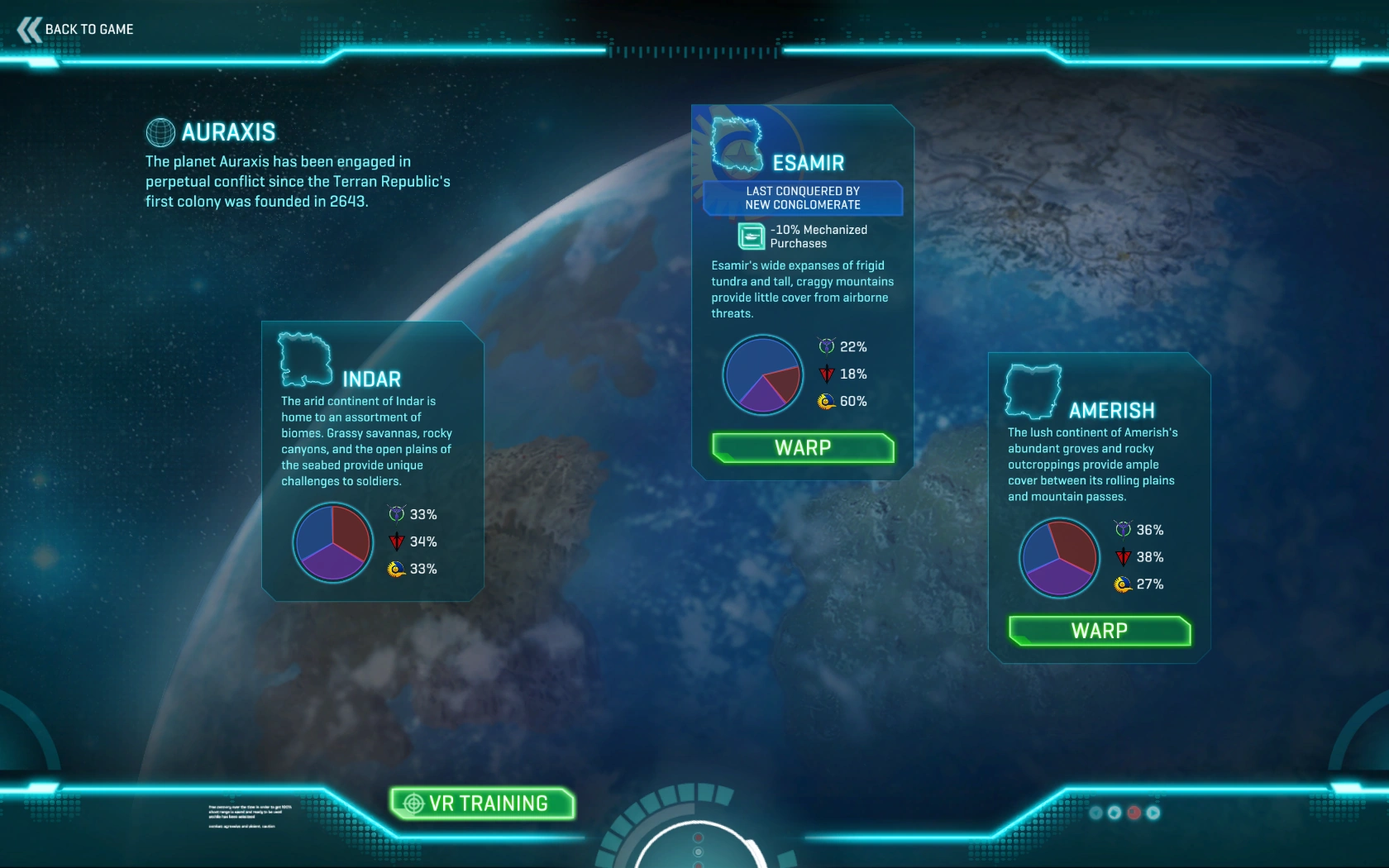
Task: Click the Terran Republic icon on Amerish card
Action: pyautogui.click(x=1124, y=557)
